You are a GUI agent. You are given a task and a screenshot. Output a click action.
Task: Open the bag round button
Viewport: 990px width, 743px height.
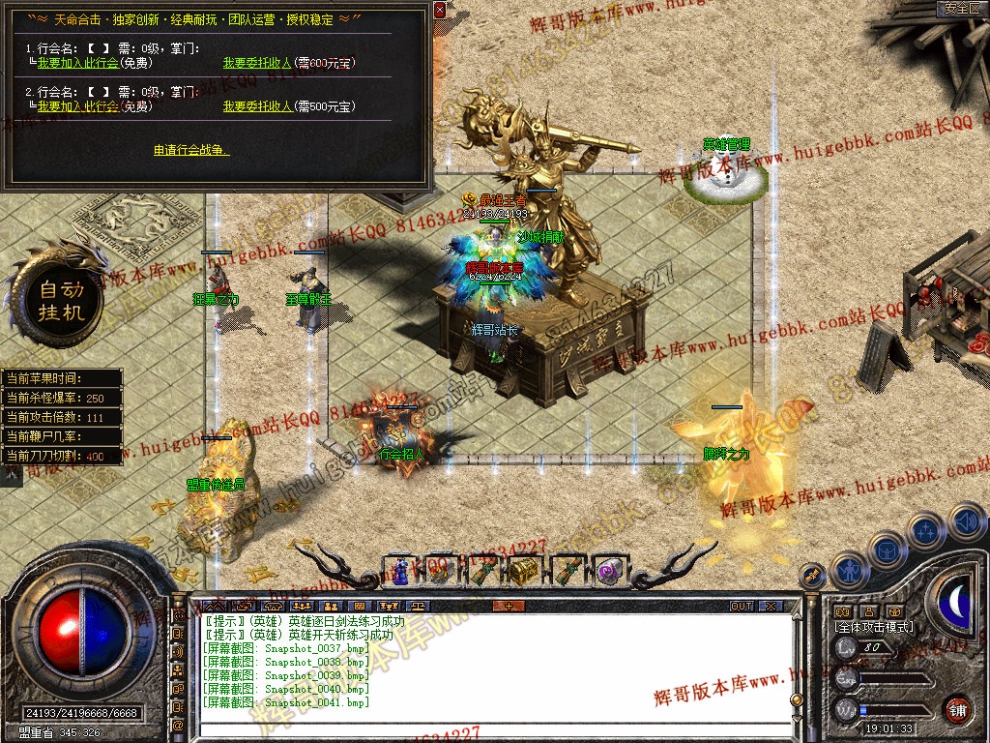888,550
